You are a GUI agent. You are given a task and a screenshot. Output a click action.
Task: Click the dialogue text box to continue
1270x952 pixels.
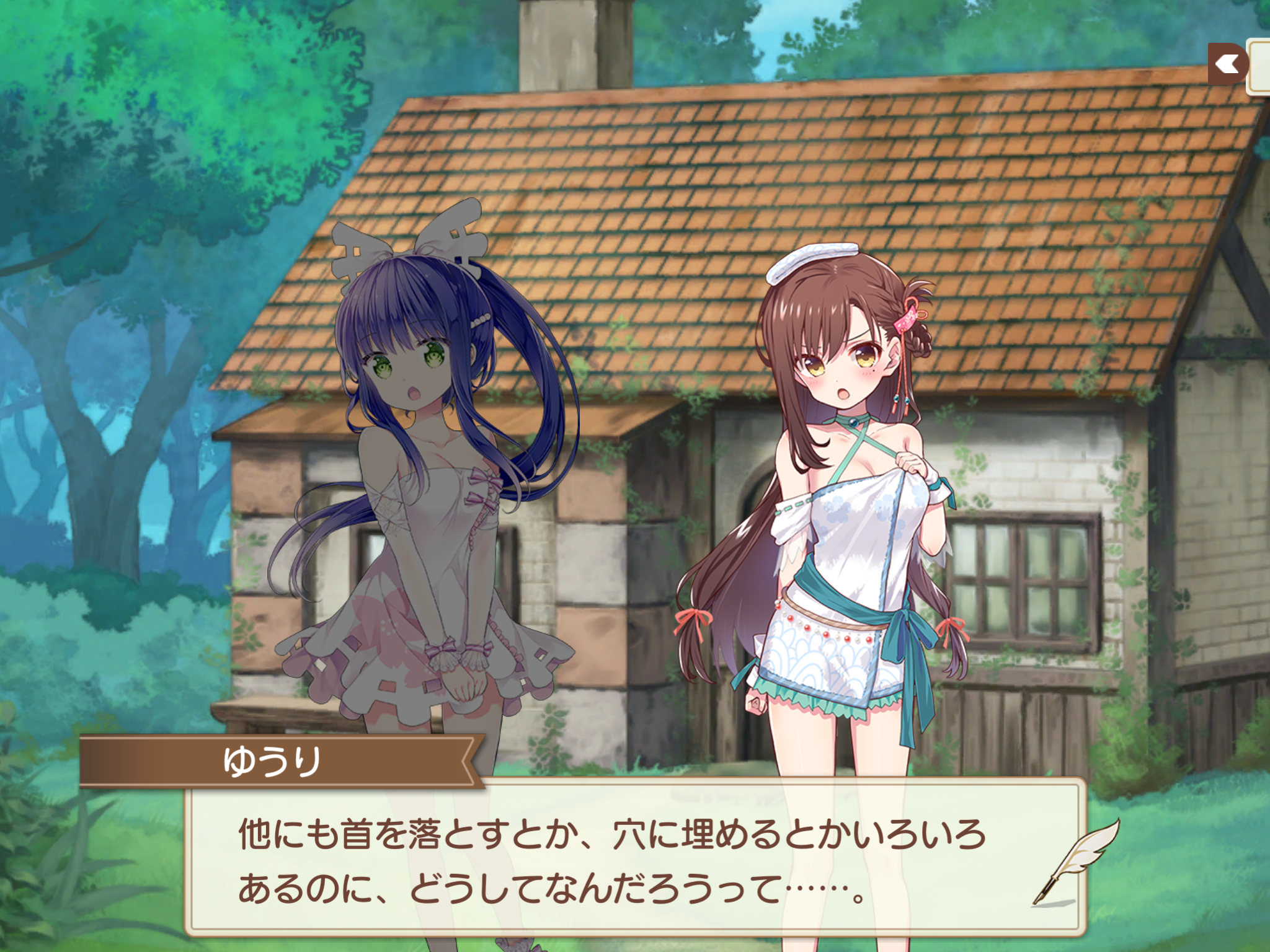620,862
